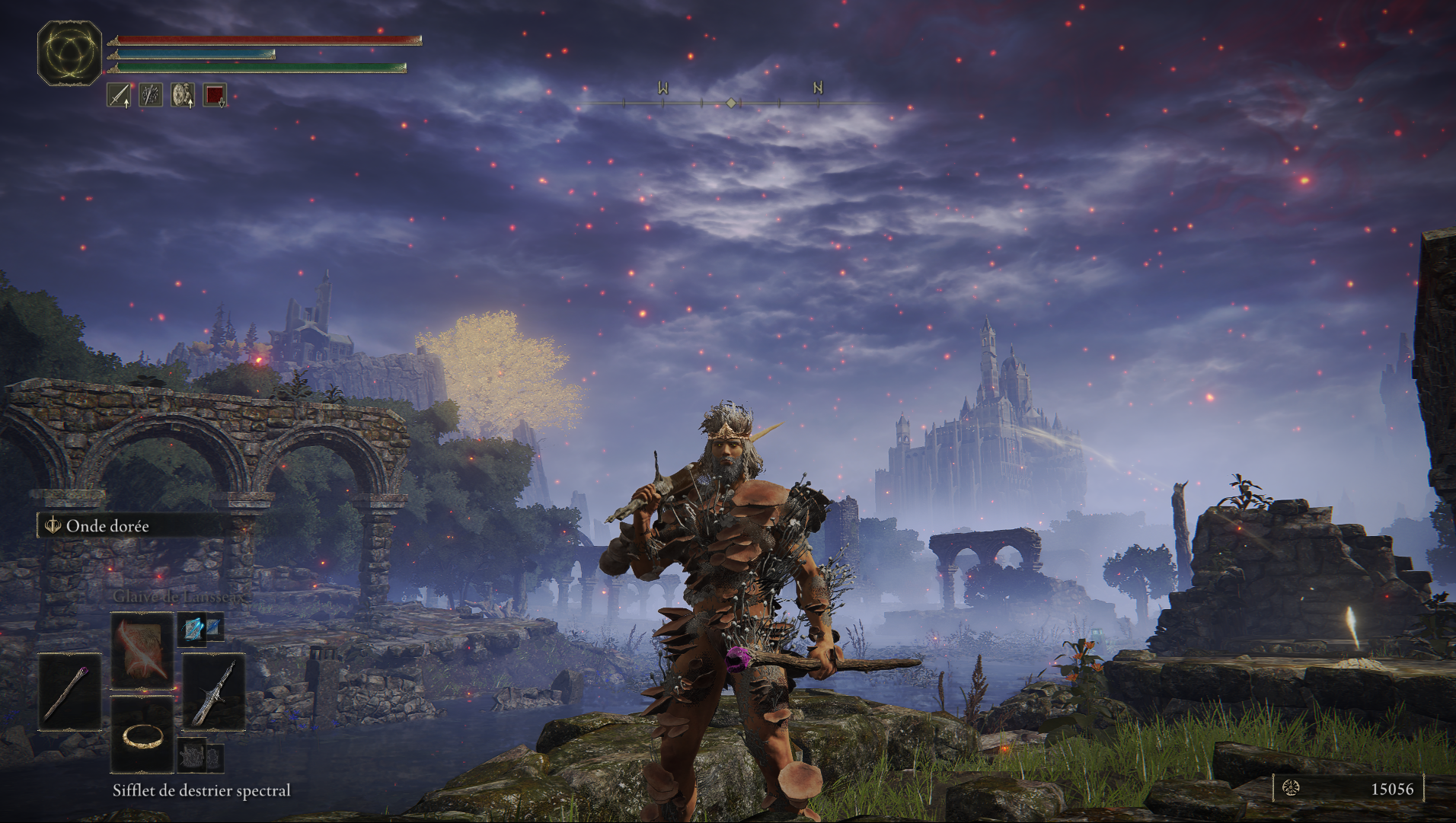
Task: Click the sword attack-up buff icon
Action: click(x=119, y=95)
